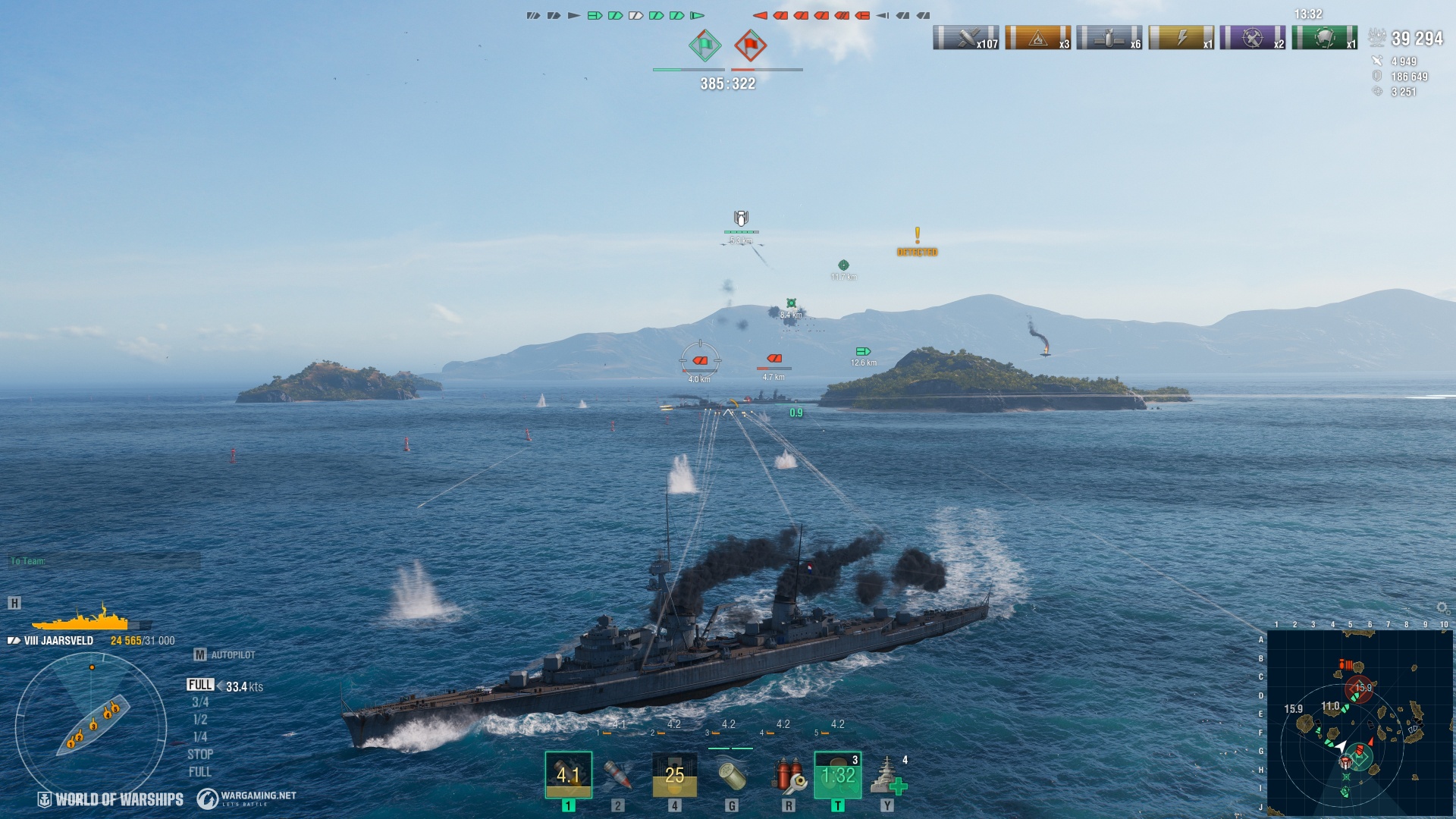Click the consumable on 1:32 cooldown
Image resolution: width=1456 pixels, height=819 pixels.
coord(837,775)
